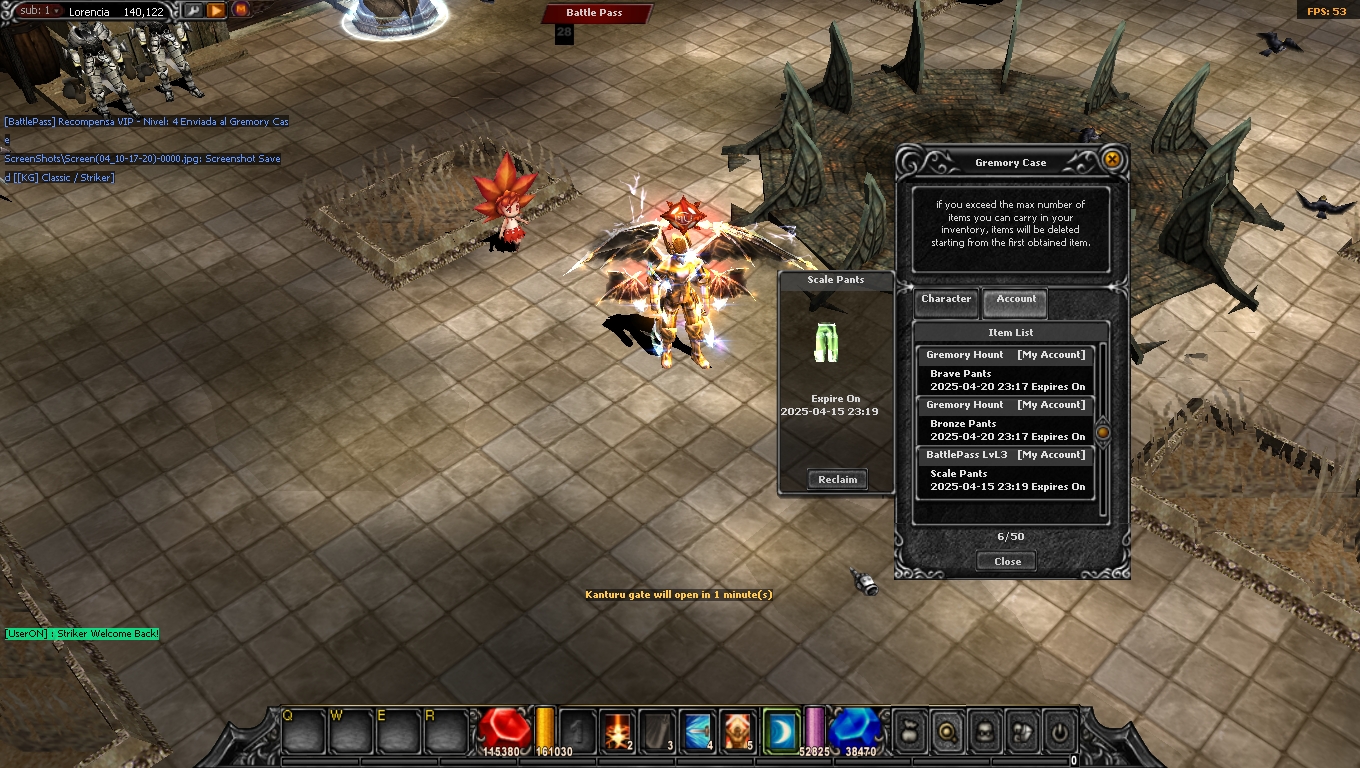Activate the skill in hotbar slot 5

coord(738,732)
